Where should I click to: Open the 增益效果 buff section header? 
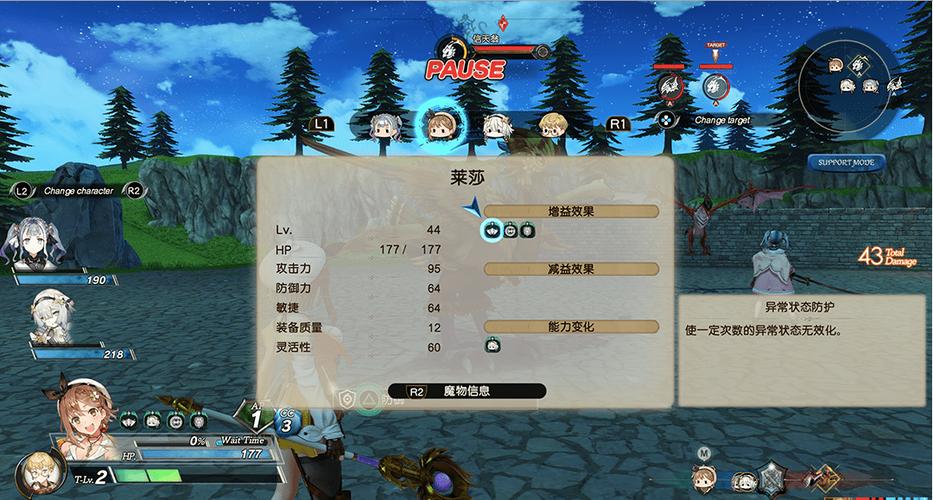pos(571,211)
